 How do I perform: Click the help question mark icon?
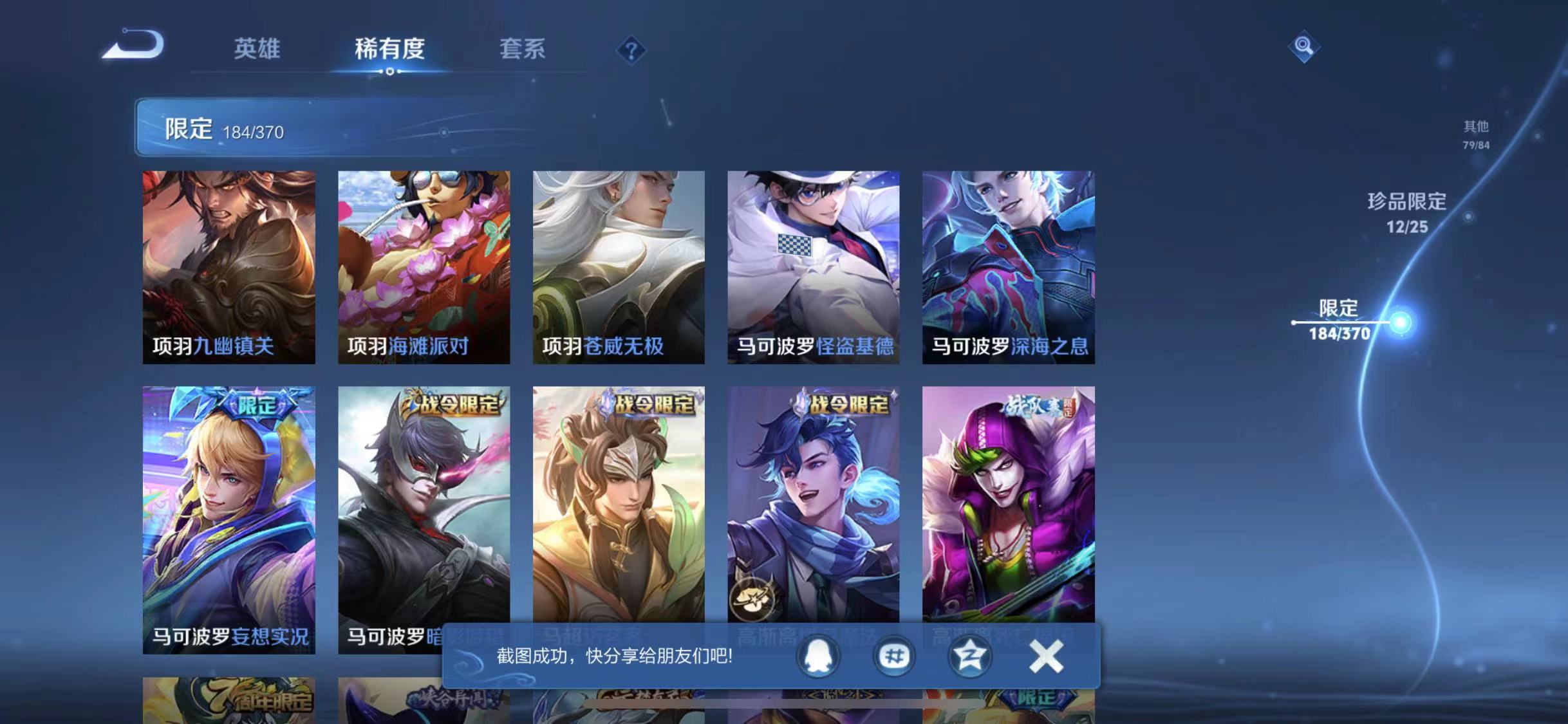point(632,50)
